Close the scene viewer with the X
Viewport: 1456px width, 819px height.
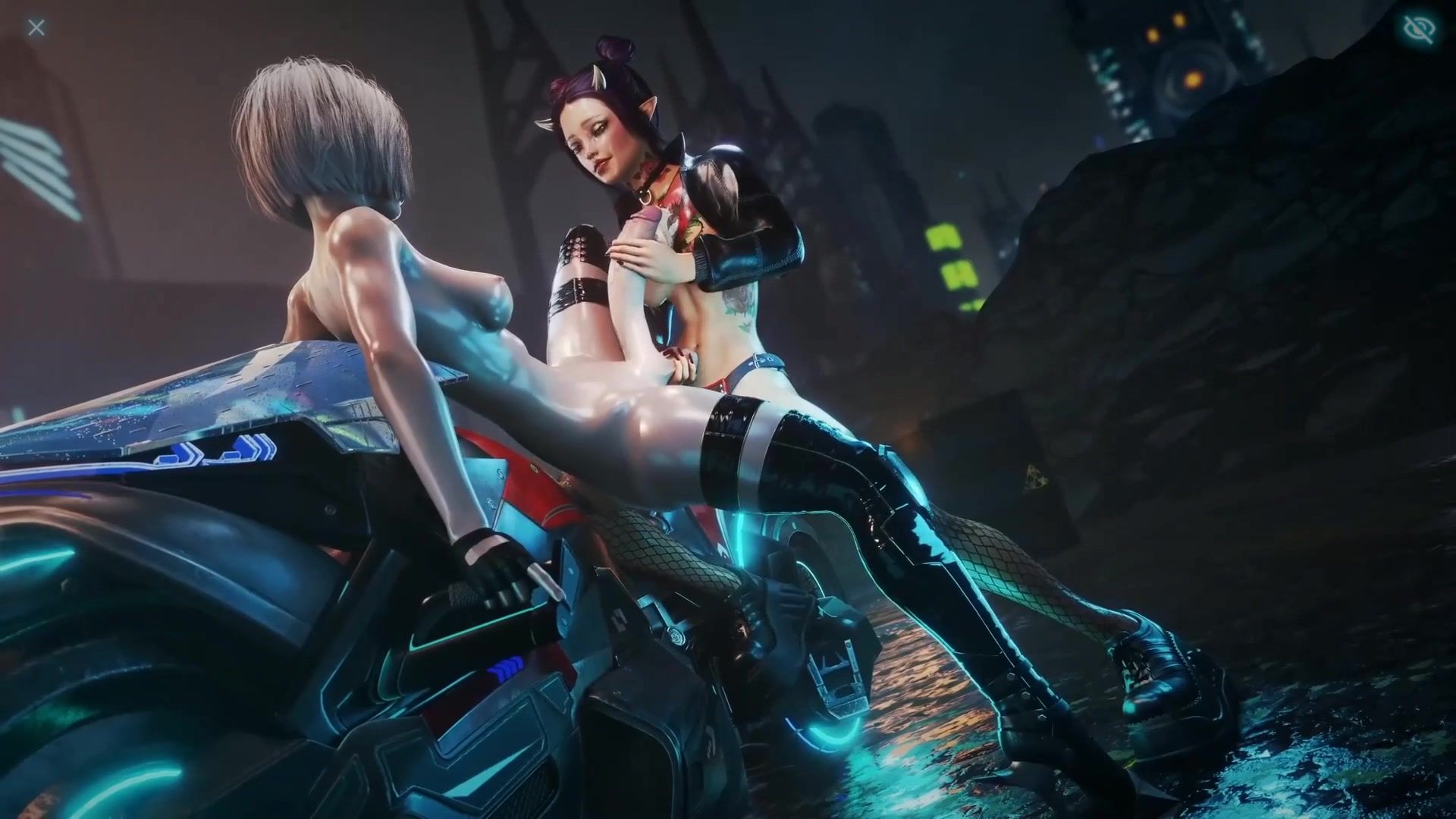pos(36,28)
